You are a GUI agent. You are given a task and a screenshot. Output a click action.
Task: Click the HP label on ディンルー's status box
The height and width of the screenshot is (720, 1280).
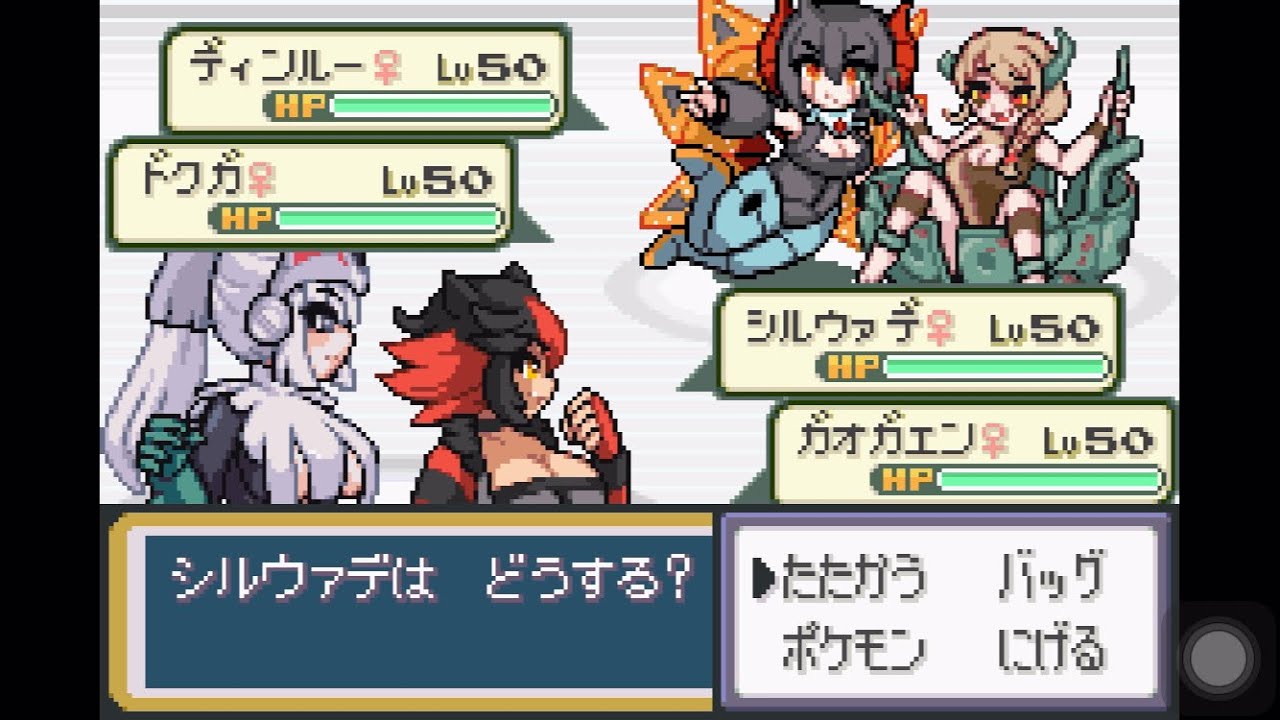303,102
